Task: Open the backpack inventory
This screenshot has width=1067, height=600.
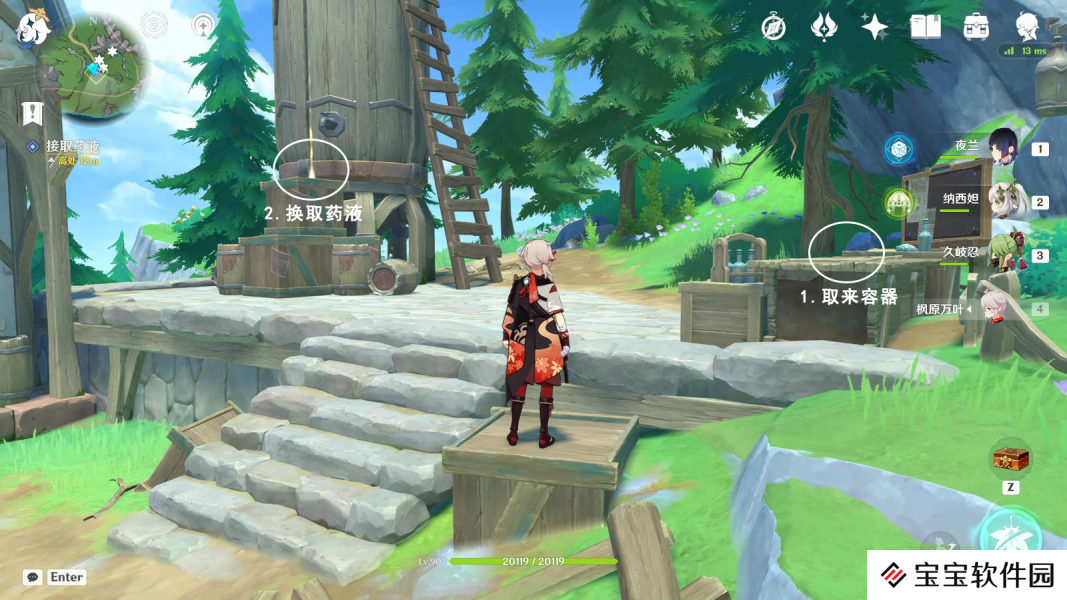Action: (x=976, y=27)
